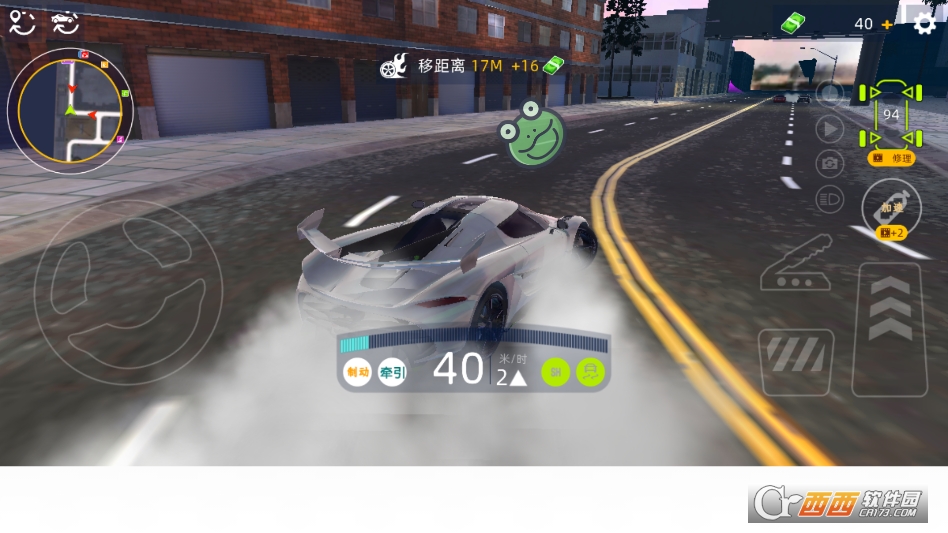The width and height of the screenshot is (948, 533).
Task: Switch camera view with the camera icon
Action: (x=829, y=162)
